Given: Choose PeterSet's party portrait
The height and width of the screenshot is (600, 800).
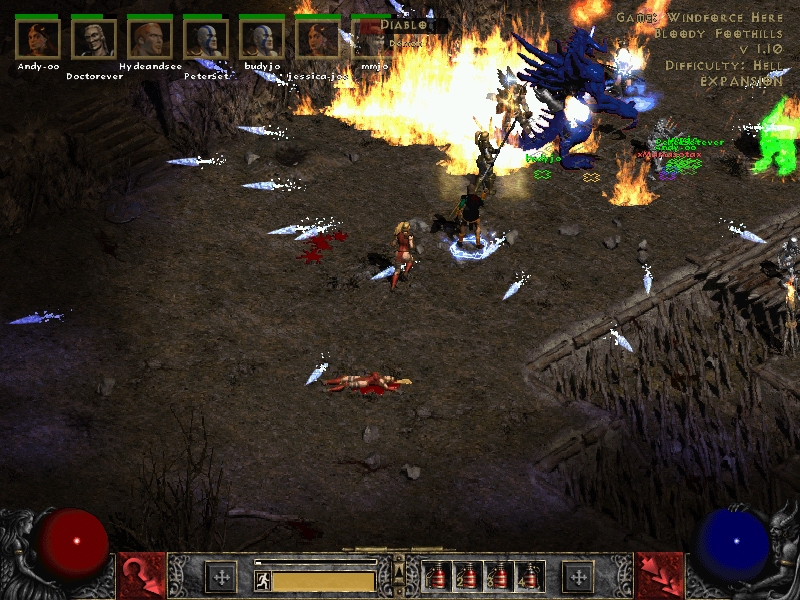Looking at the screenshot, I should tap(206, 38).
